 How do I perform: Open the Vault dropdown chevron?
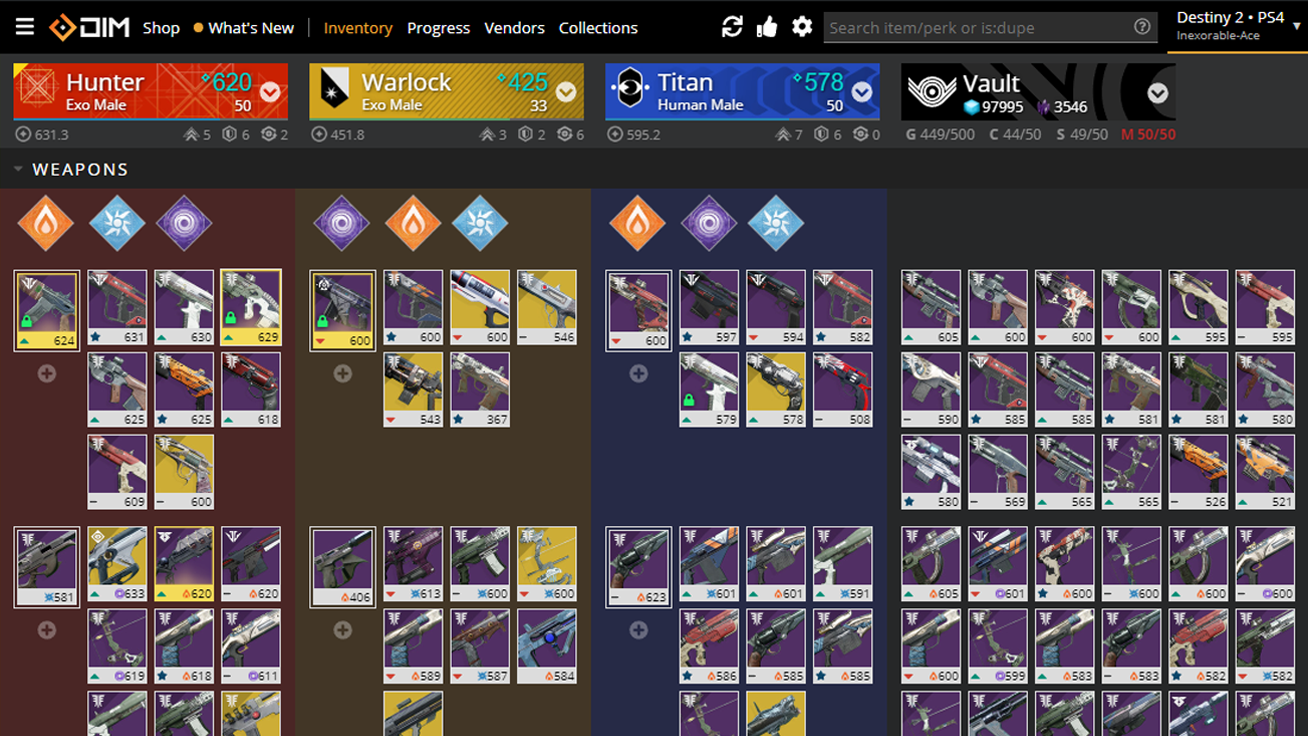(x=1157, y=92)
